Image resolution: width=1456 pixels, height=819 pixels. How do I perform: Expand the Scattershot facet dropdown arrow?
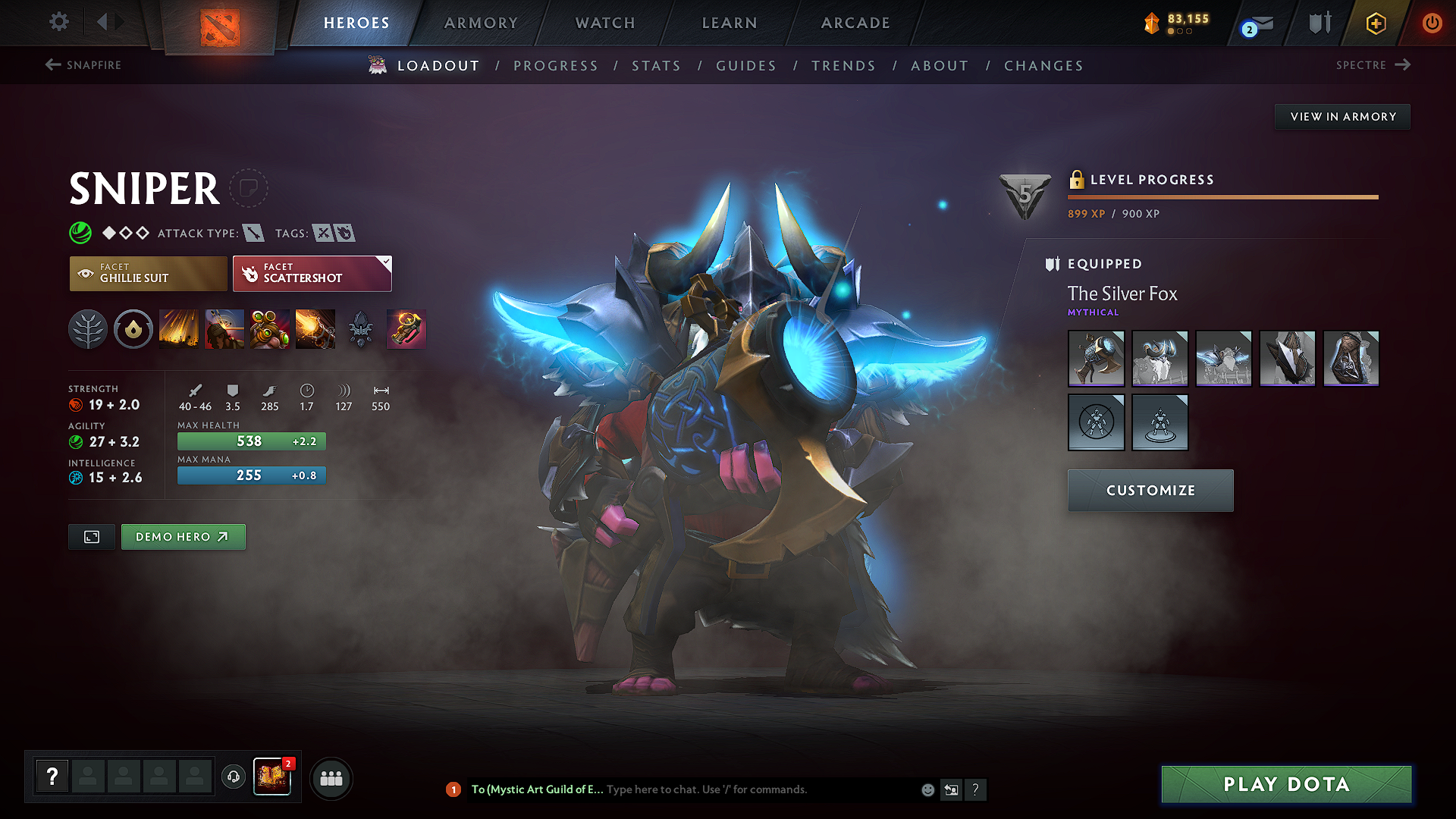(386, 261)
